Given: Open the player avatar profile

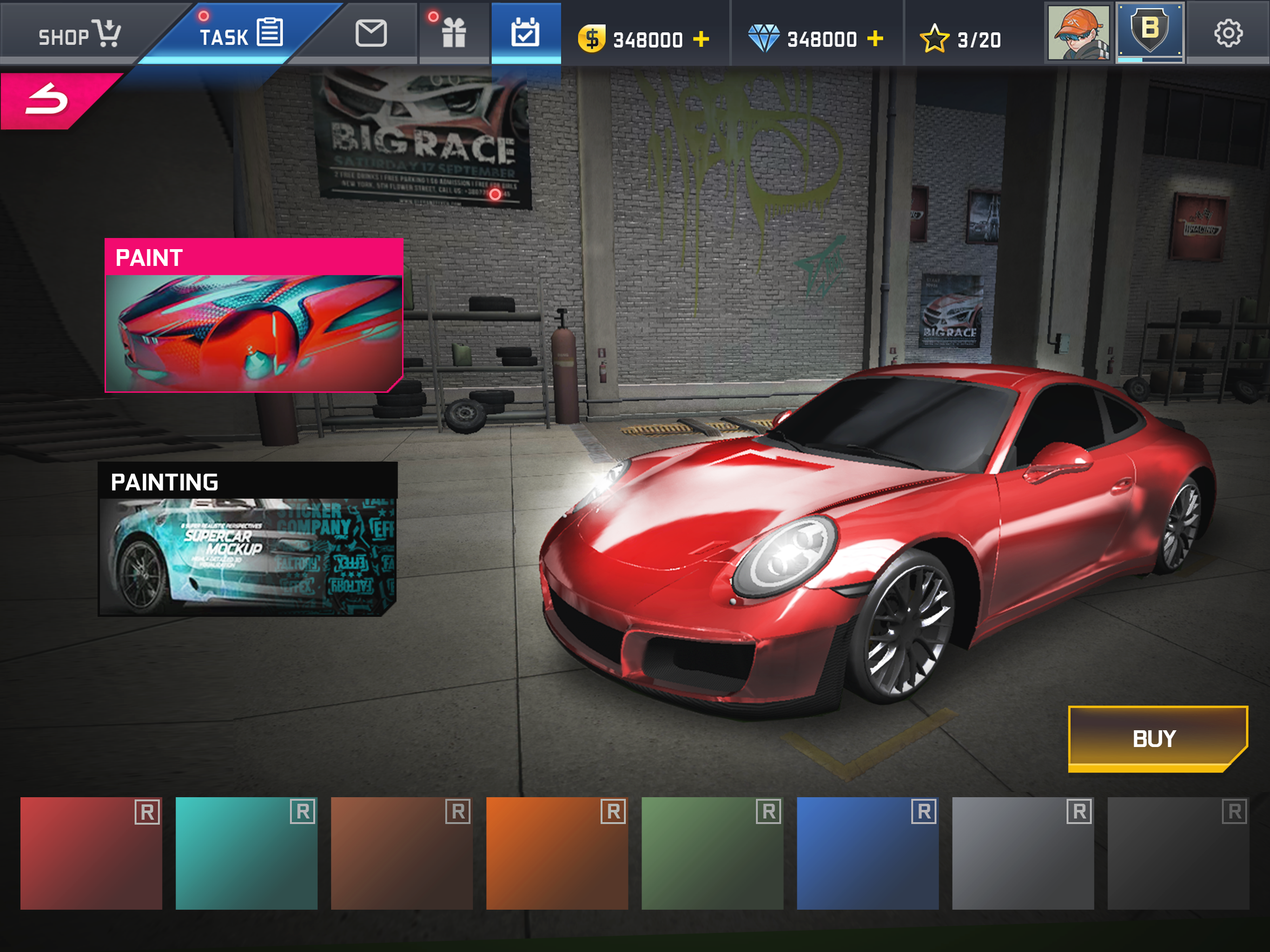Looking at the screenshot, I should coord(1078,33).
